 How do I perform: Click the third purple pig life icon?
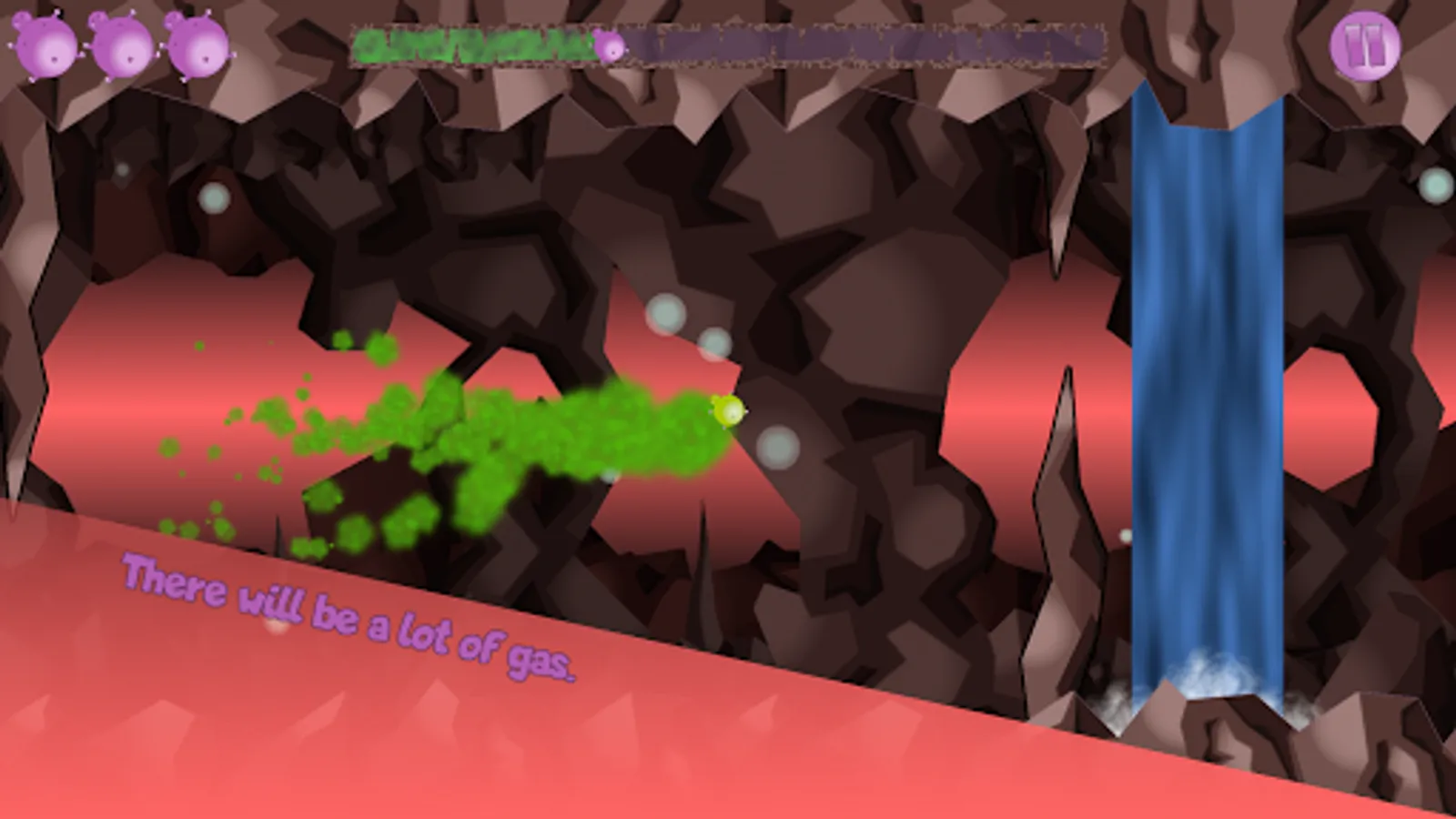pos(196,44)
